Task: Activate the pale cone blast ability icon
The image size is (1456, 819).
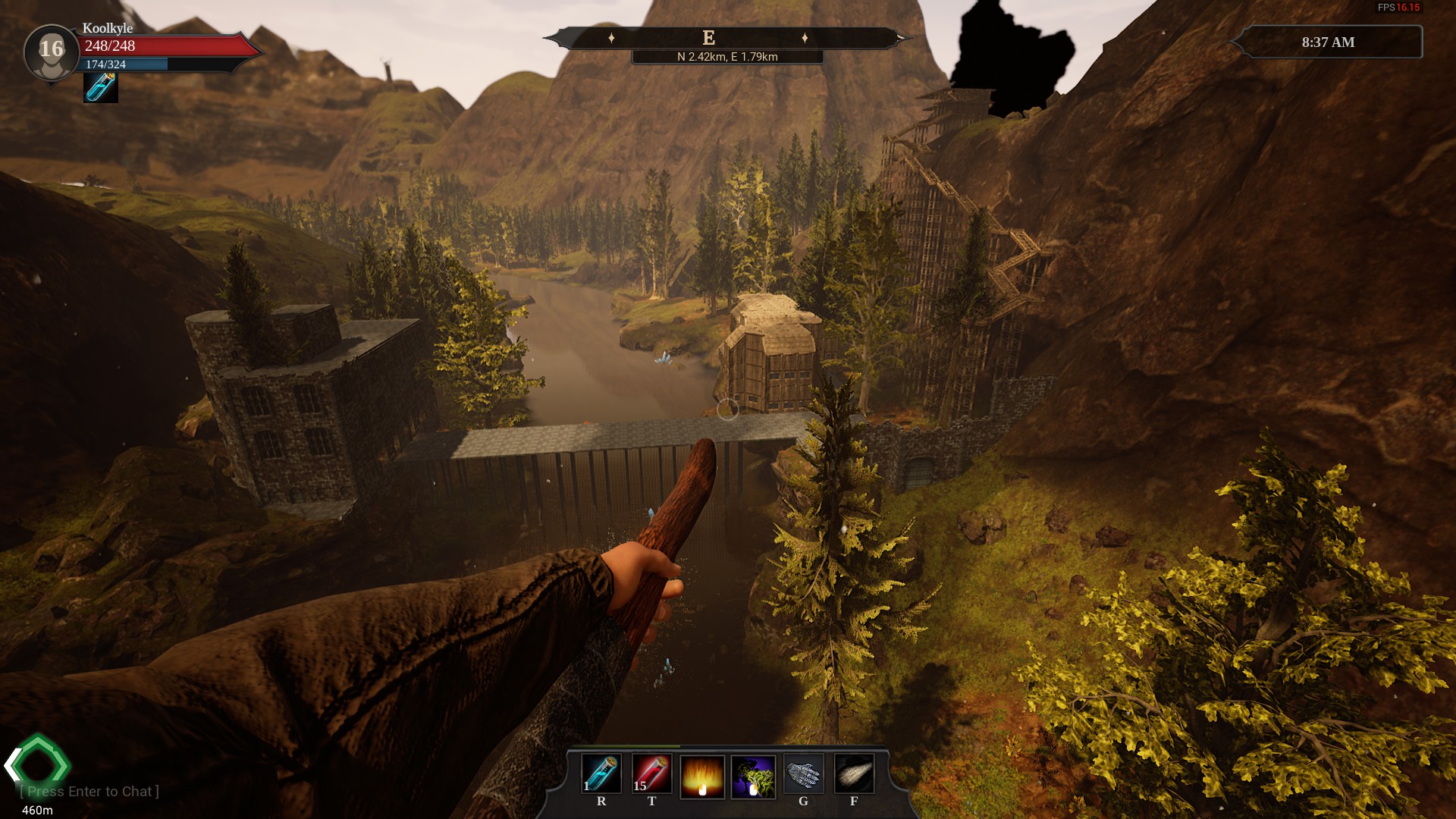Action: 854,774
